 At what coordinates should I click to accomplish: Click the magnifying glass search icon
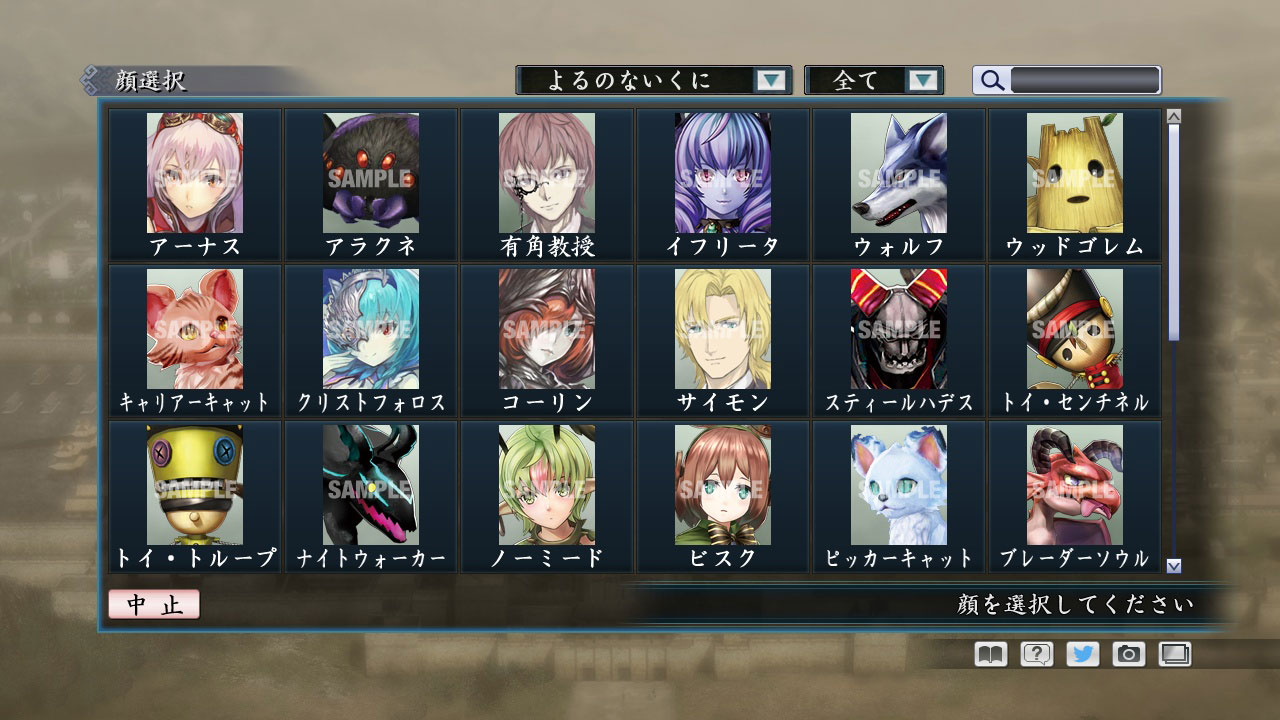tap(991, 81)
